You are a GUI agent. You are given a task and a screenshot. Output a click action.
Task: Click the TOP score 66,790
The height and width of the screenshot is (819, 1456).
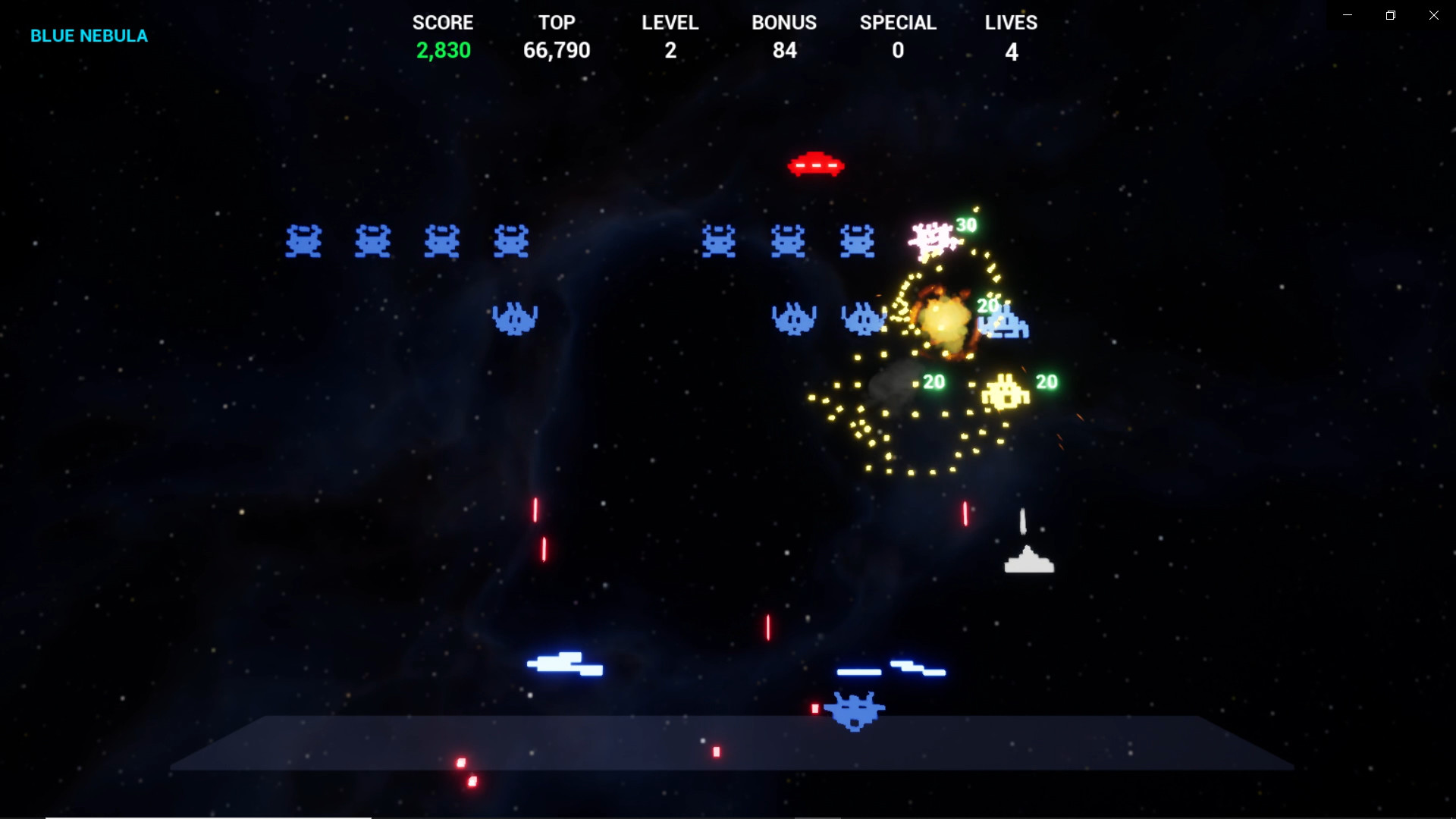557,50
